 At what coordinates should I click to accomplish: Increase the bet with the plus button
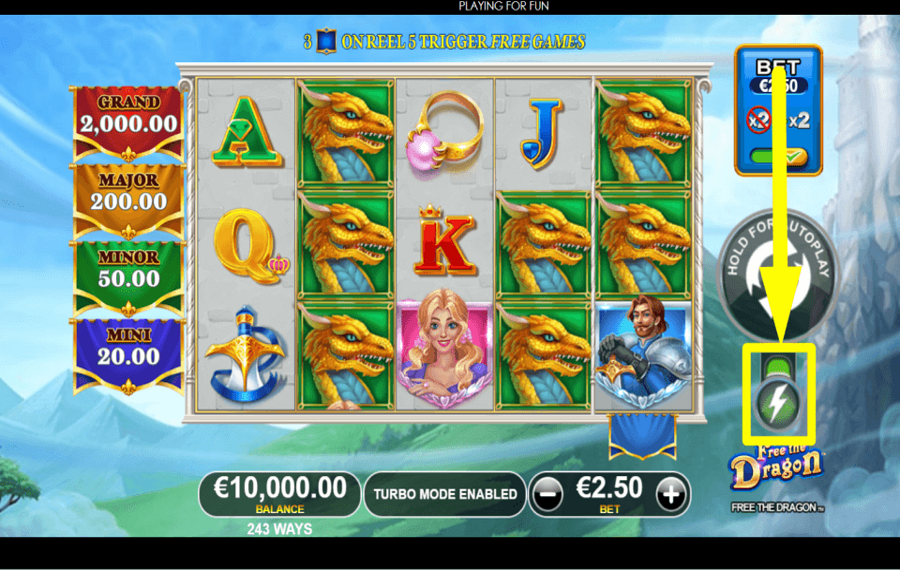672,493
